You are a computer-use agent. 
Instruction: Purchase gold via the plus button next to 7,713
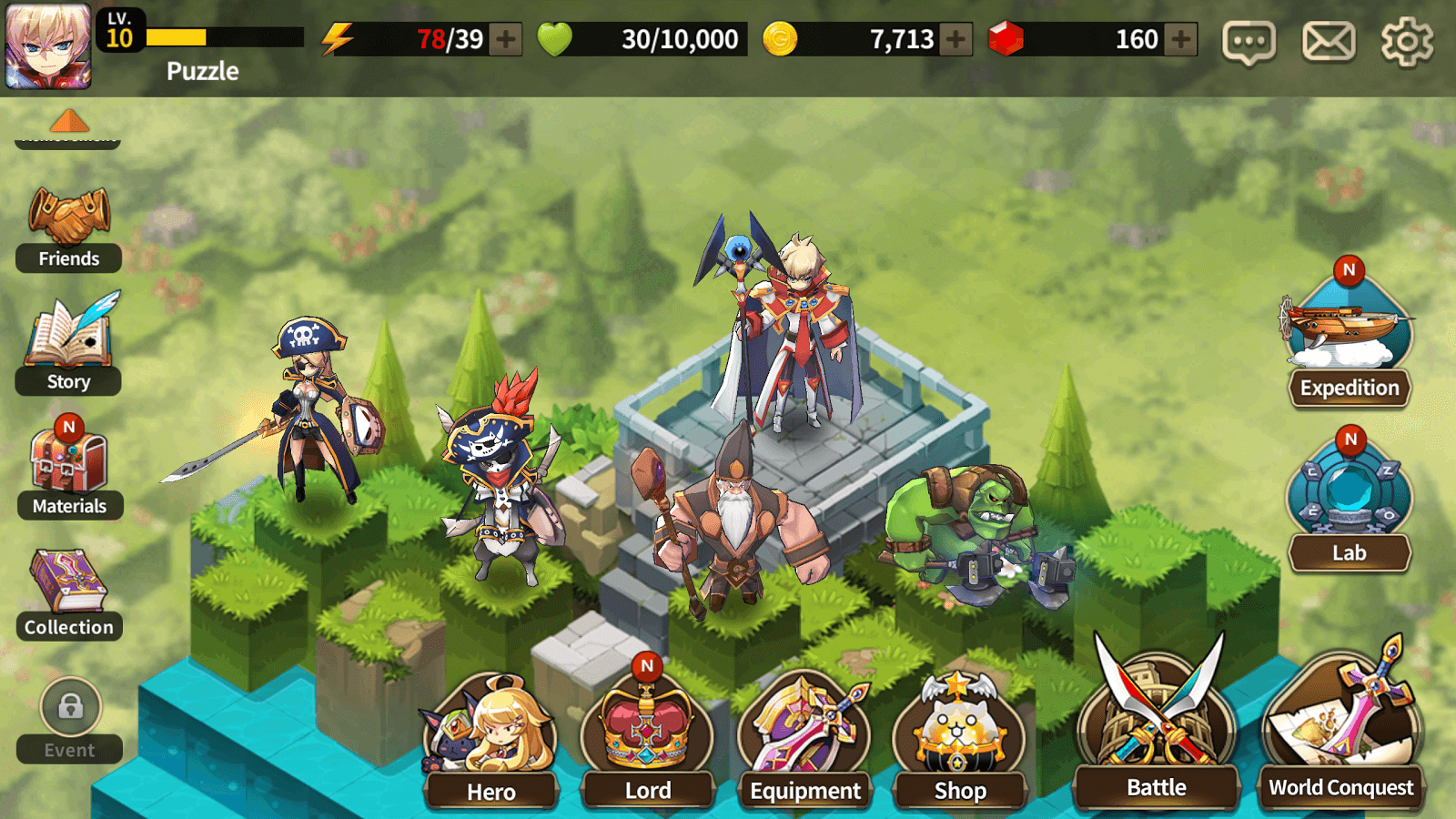pos(955,40)
